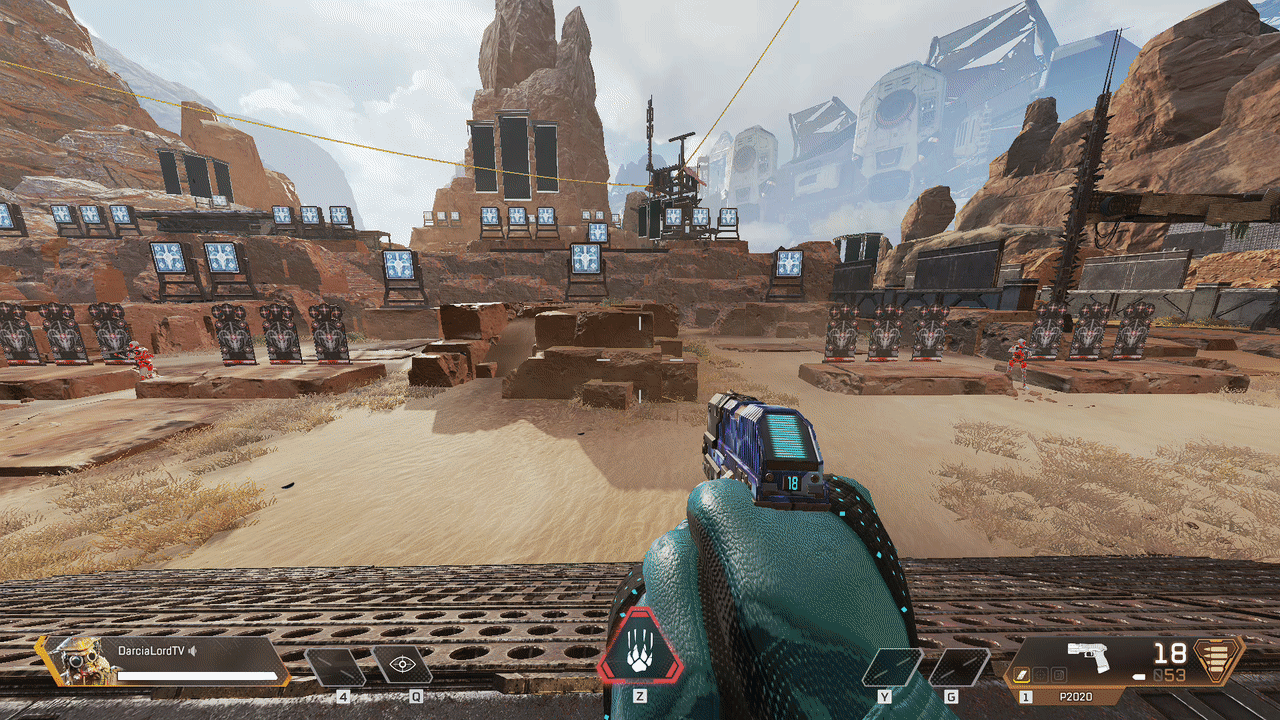Activate the eye-shaped tactical ability icon
The height and width of the screenshot is (720, 1280).
point(403,665)
